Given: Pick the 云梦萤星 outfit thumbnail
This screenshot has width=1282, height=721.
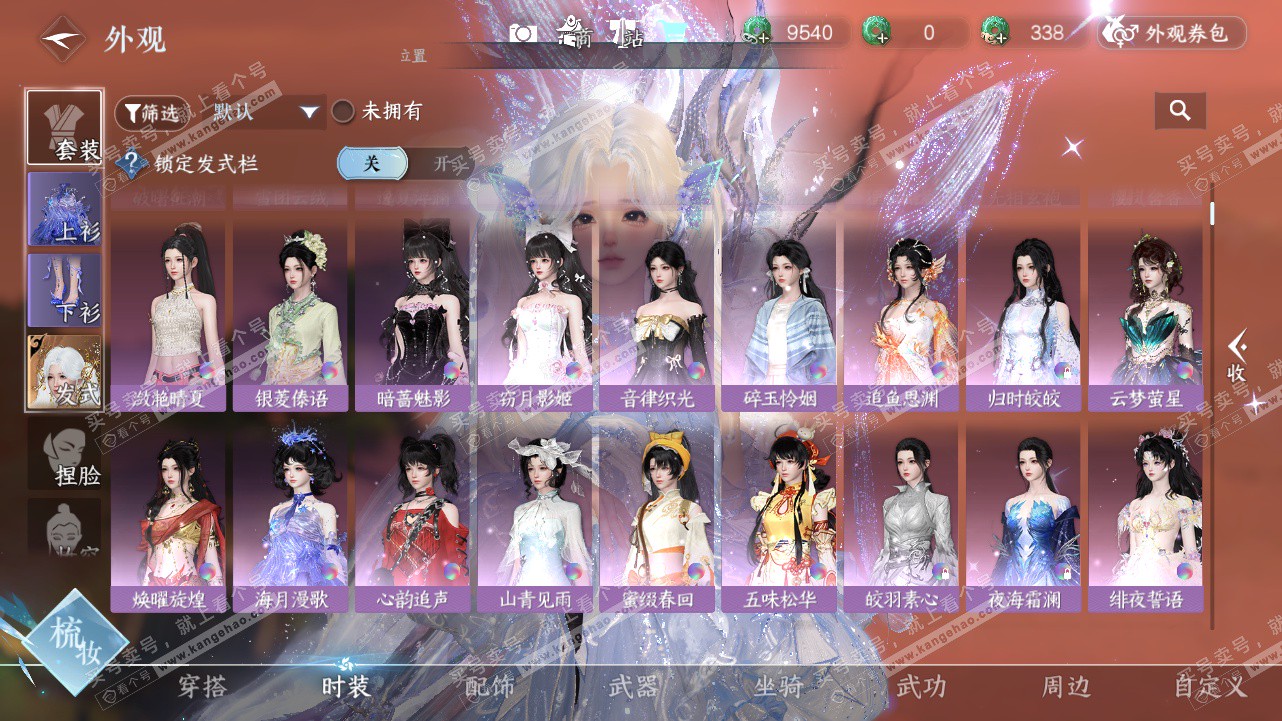Looking at the screenshot, I should click(x=1145, y=312).
